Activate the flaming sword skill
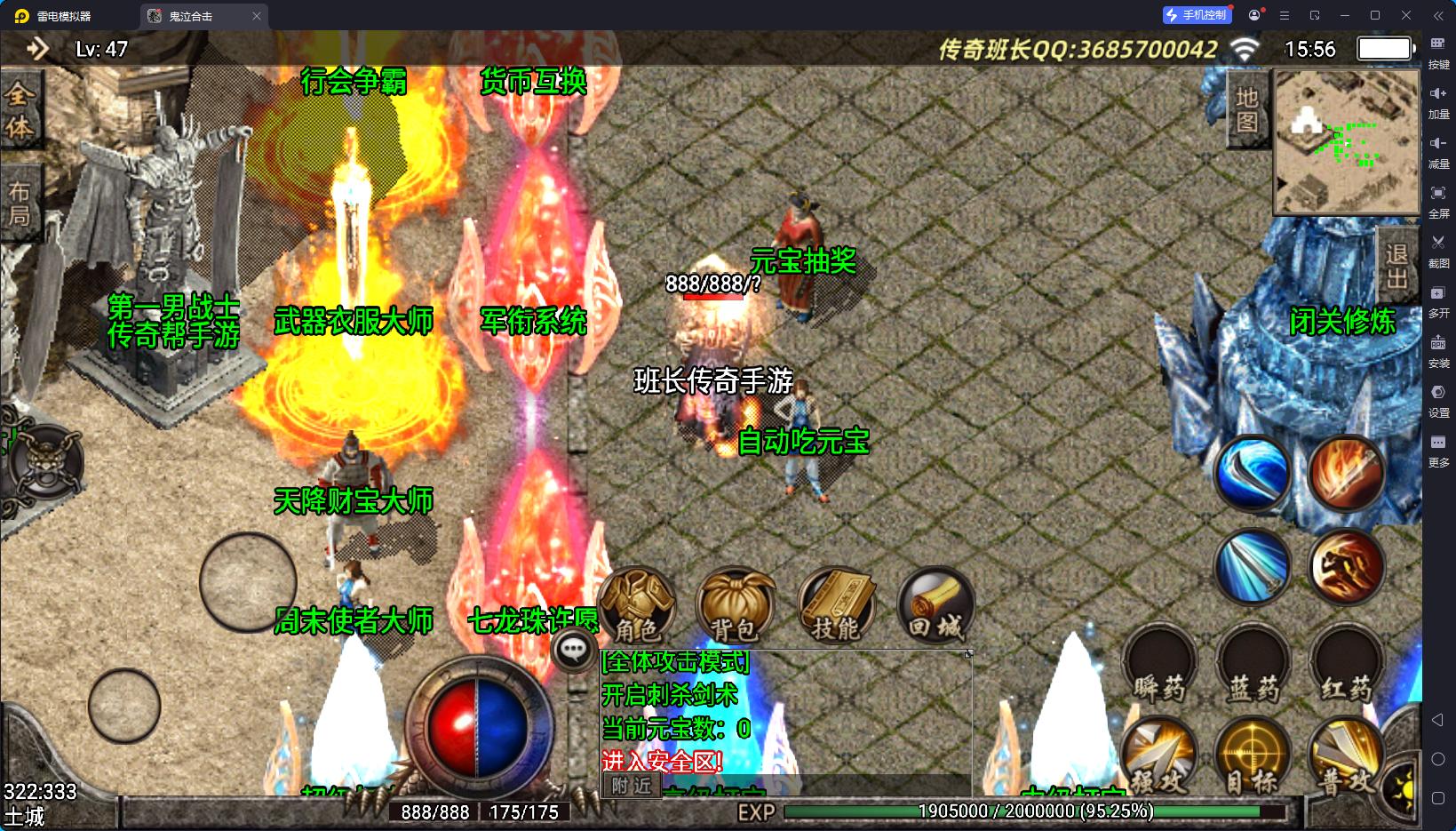The height and width of the screenshot is (831, 1456). [1347, 474]
